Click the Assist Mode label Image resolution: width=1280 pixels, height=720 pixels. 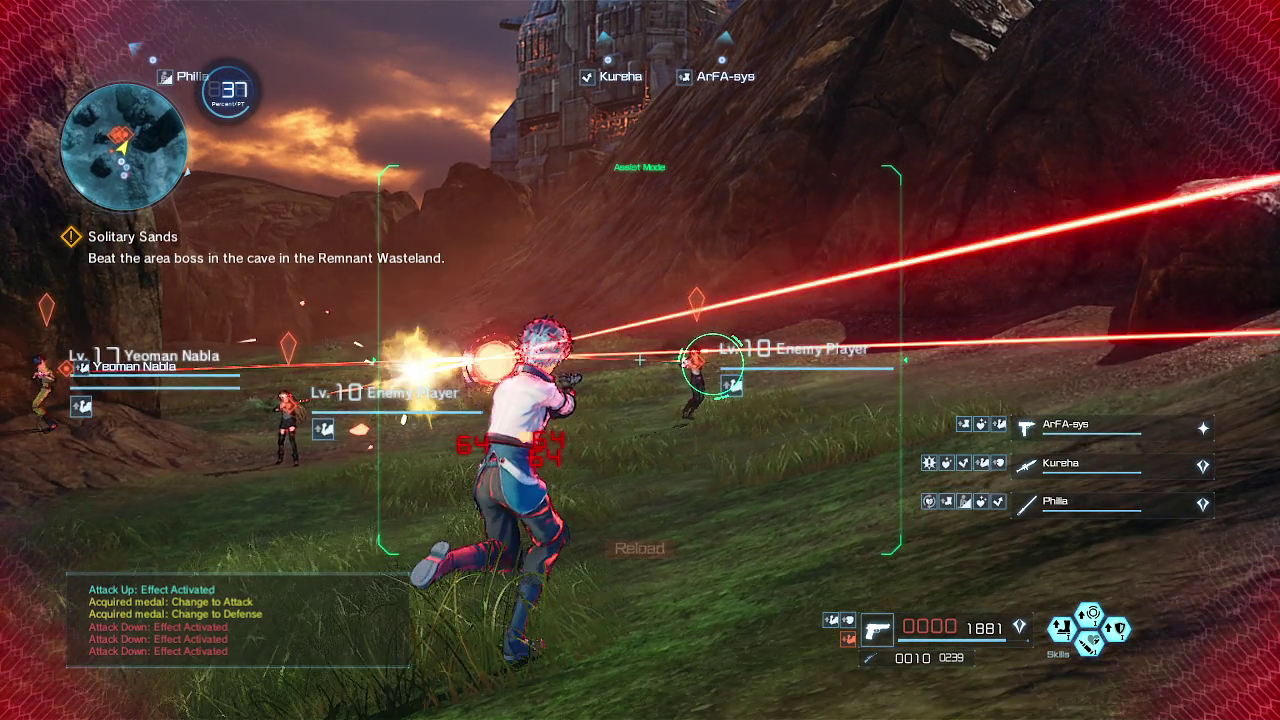639,167
